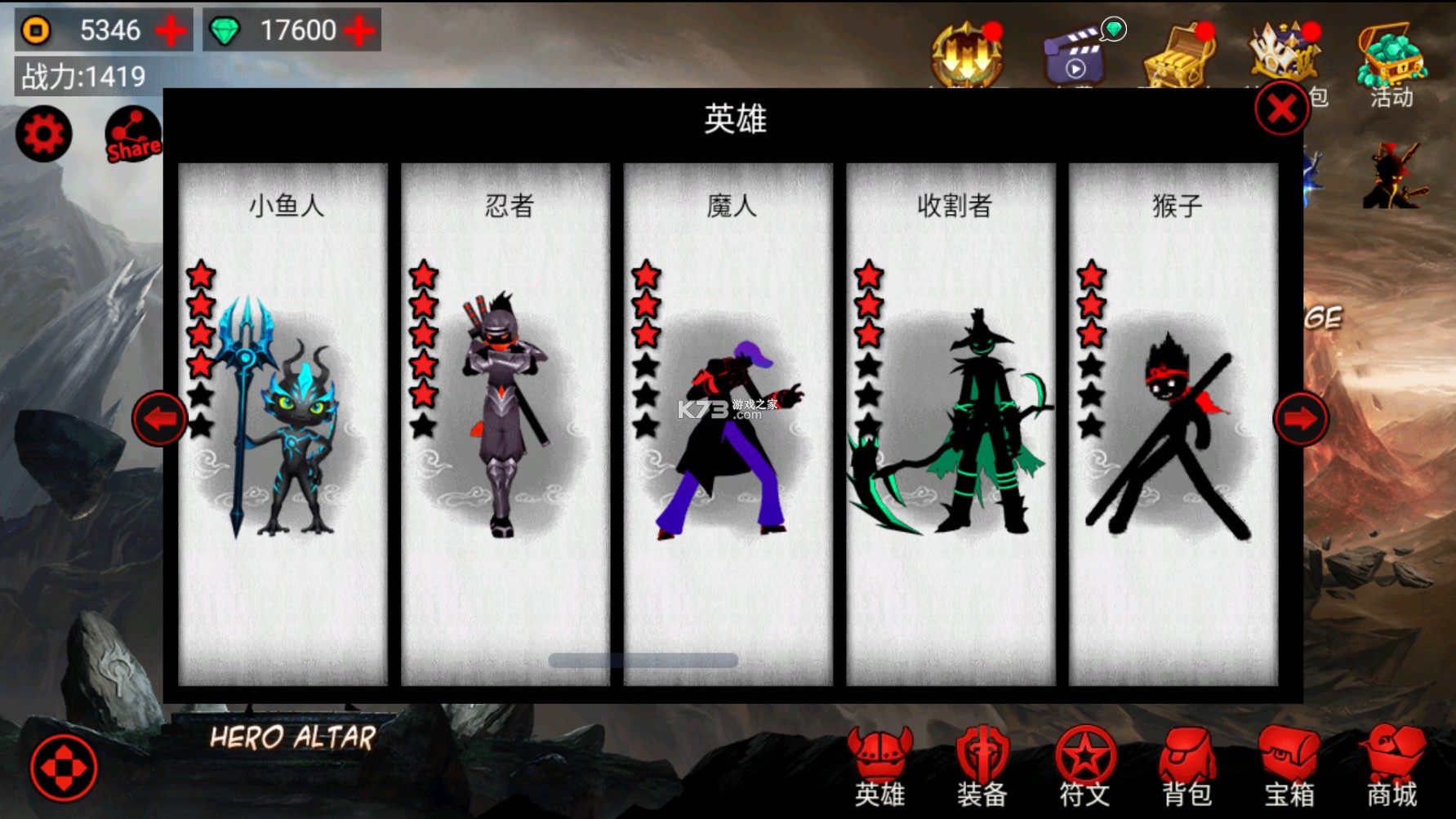
Task: Open the settings gear
Action: coord(42,133)
